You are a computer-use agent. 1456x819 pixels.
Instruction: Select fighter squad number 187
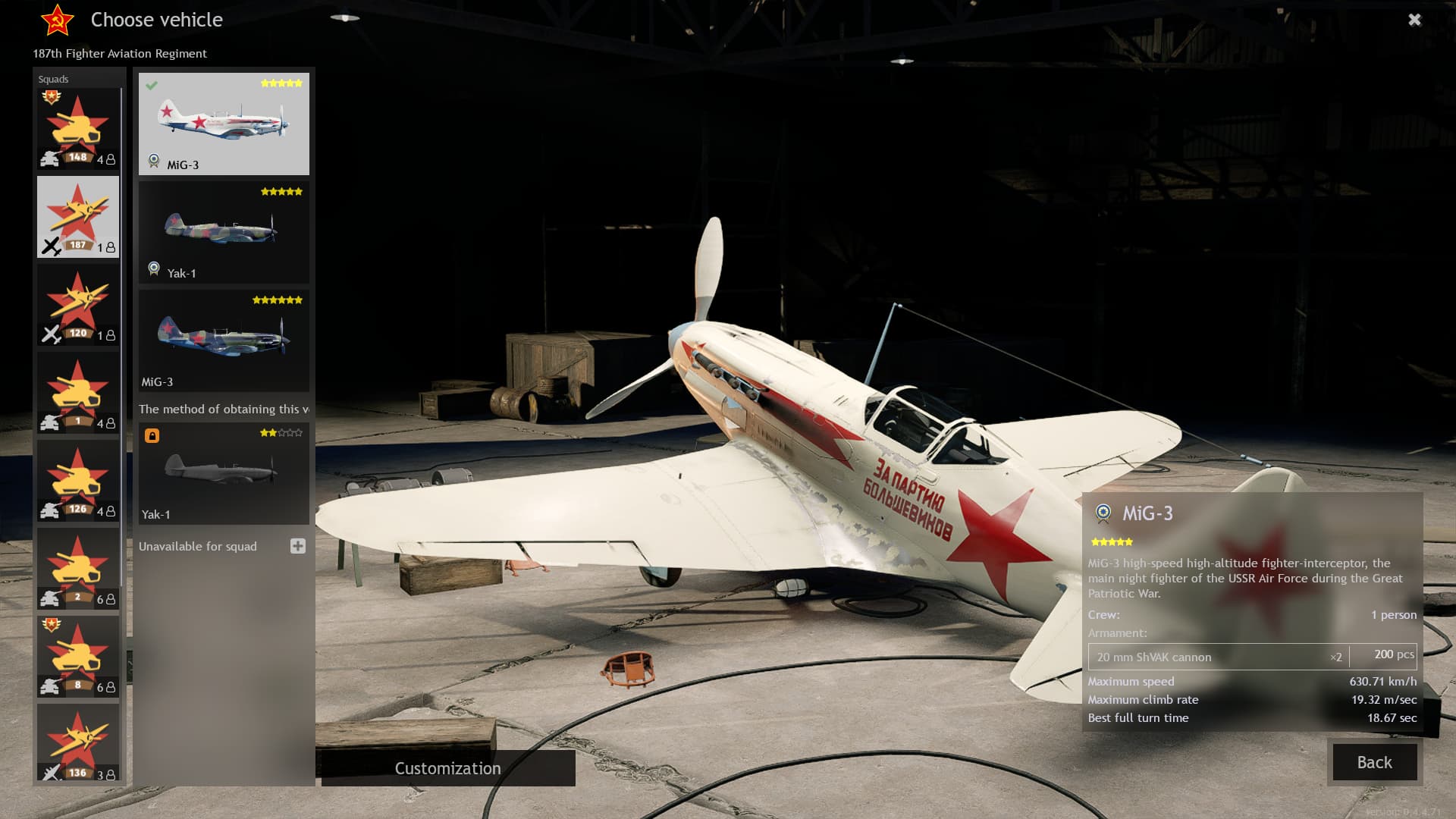(78, 217)
